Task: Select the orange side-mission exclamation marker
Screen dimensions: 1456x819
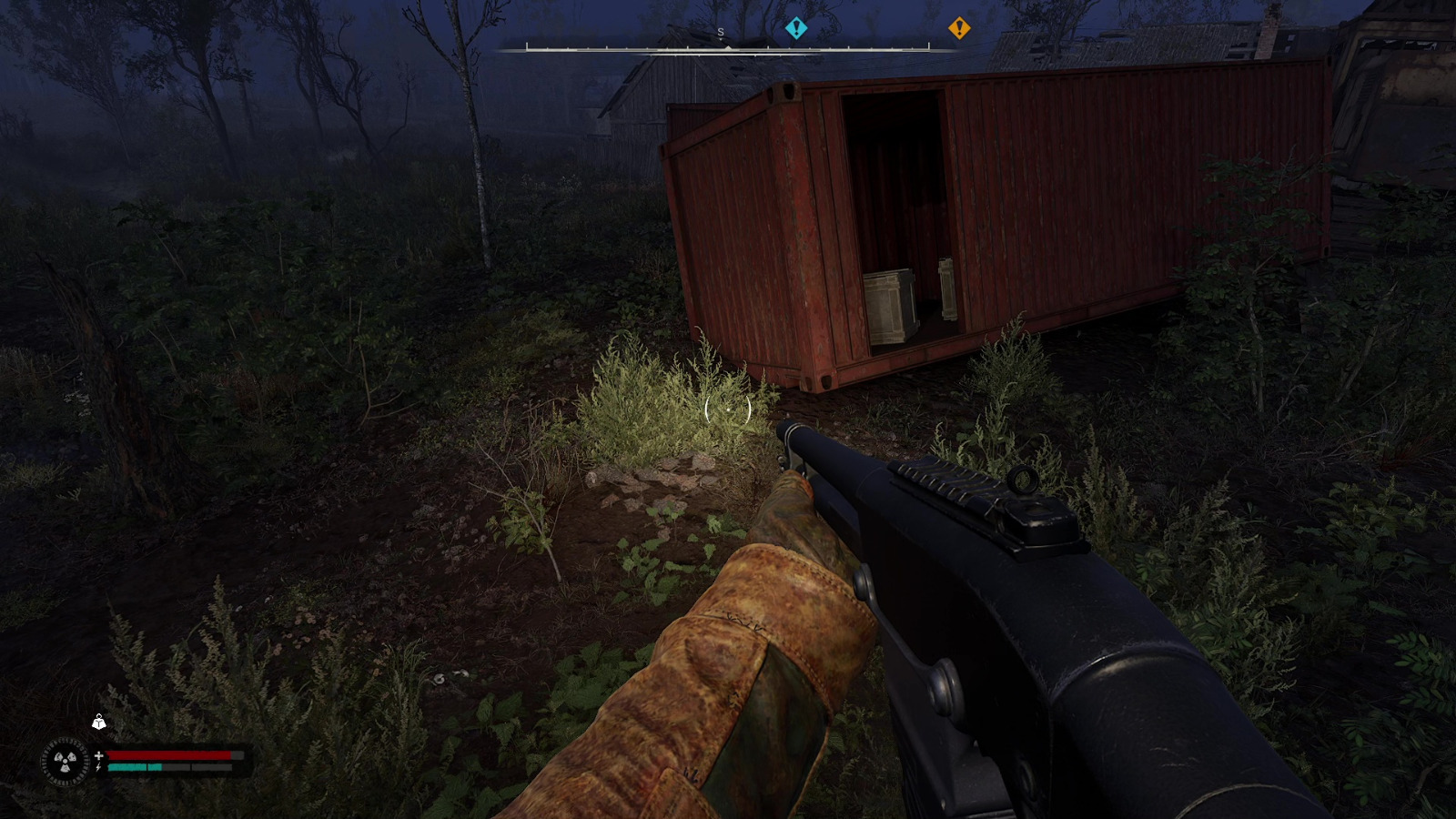Action: point(962,29)
